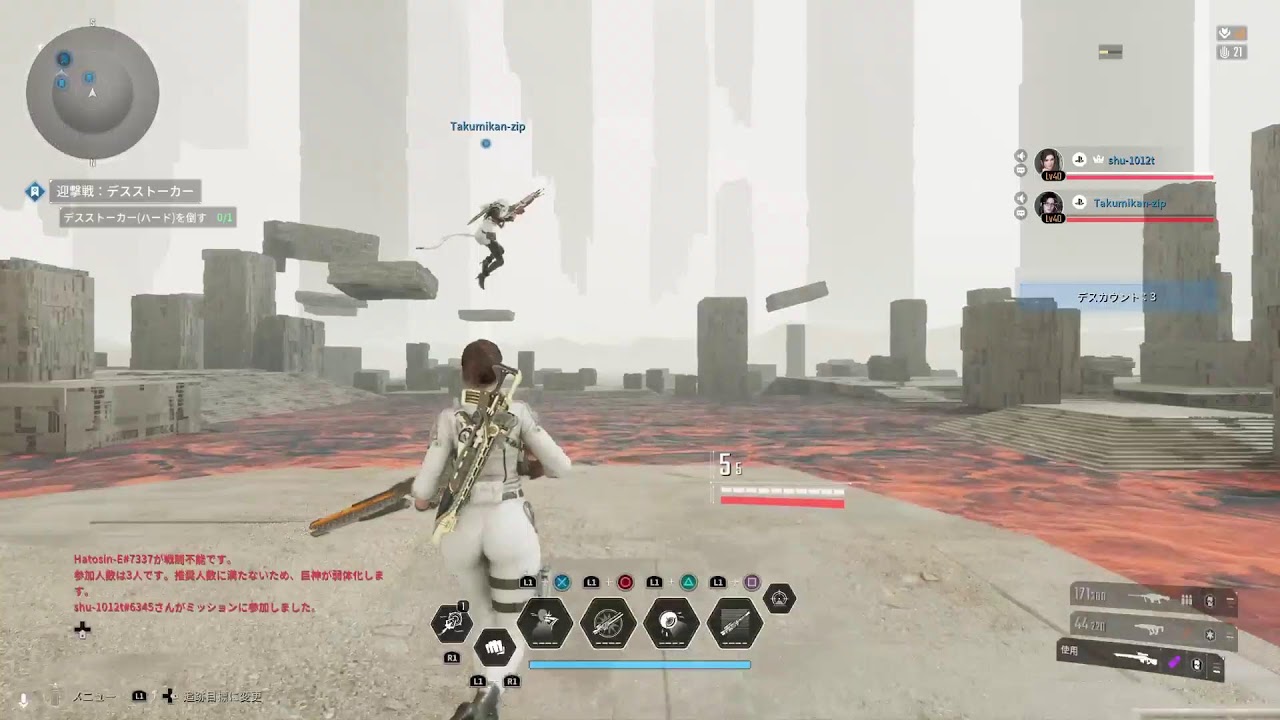Screen dimensions: 1280x720
Task: Toggle voice speaker for Takumikan-zip
Action: pyautogui.click(x=1021, y=198)
